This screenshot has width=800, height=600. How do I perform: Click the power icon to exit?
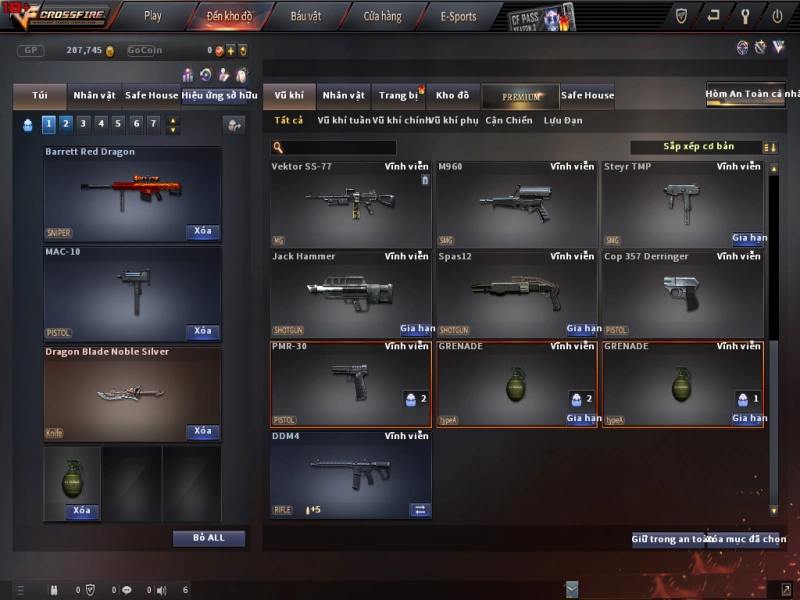pos(777,16)
